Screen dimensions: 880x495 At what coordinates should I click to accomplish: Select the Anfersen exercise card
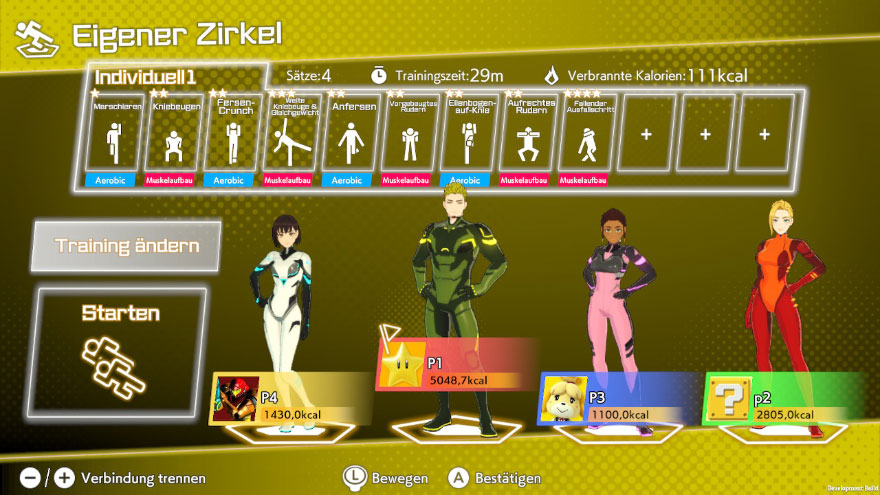(x=350, y=134)
